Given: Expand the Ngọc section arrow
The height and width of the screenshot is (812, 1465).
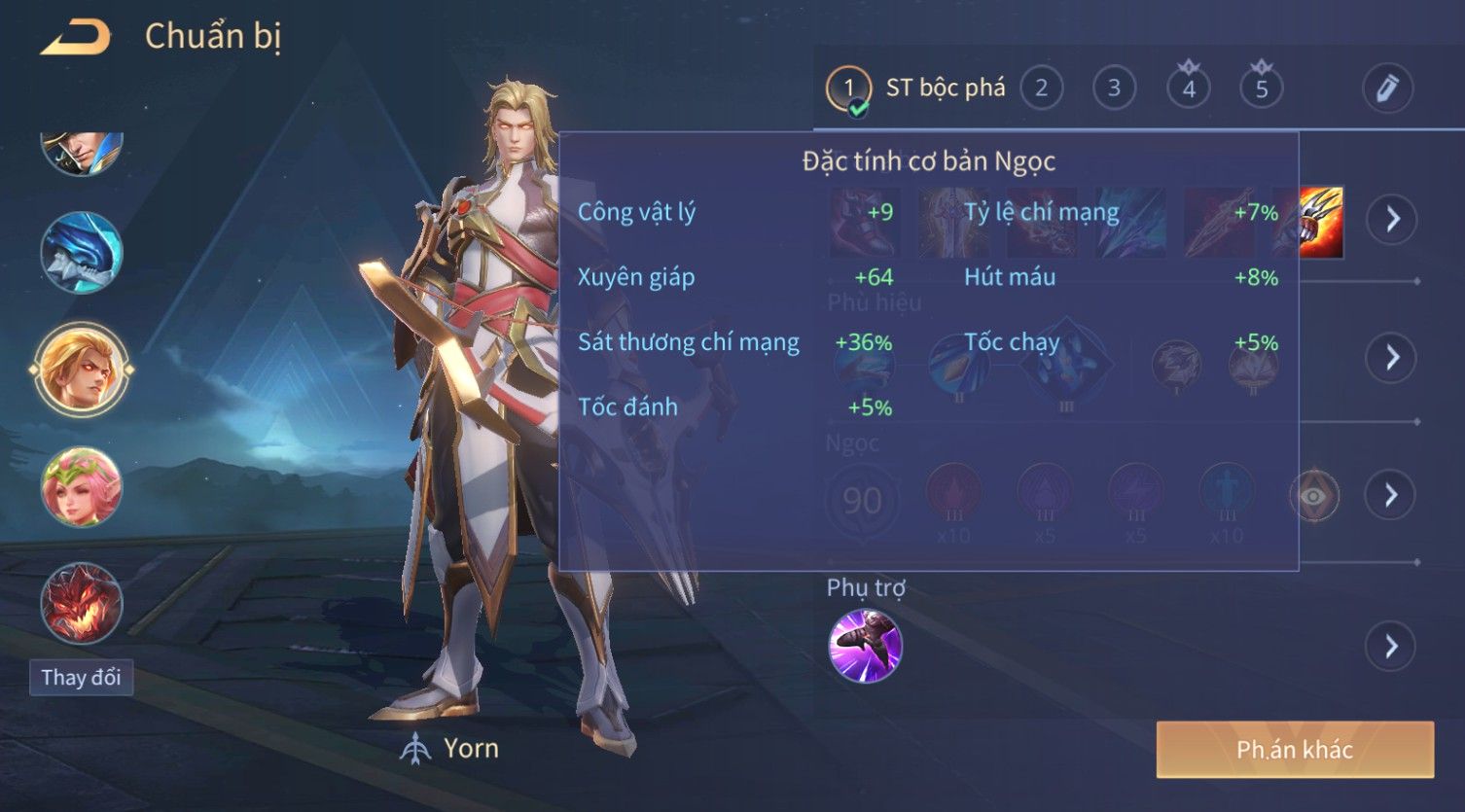Looking at the screenshot, I should click(1392, 495).
